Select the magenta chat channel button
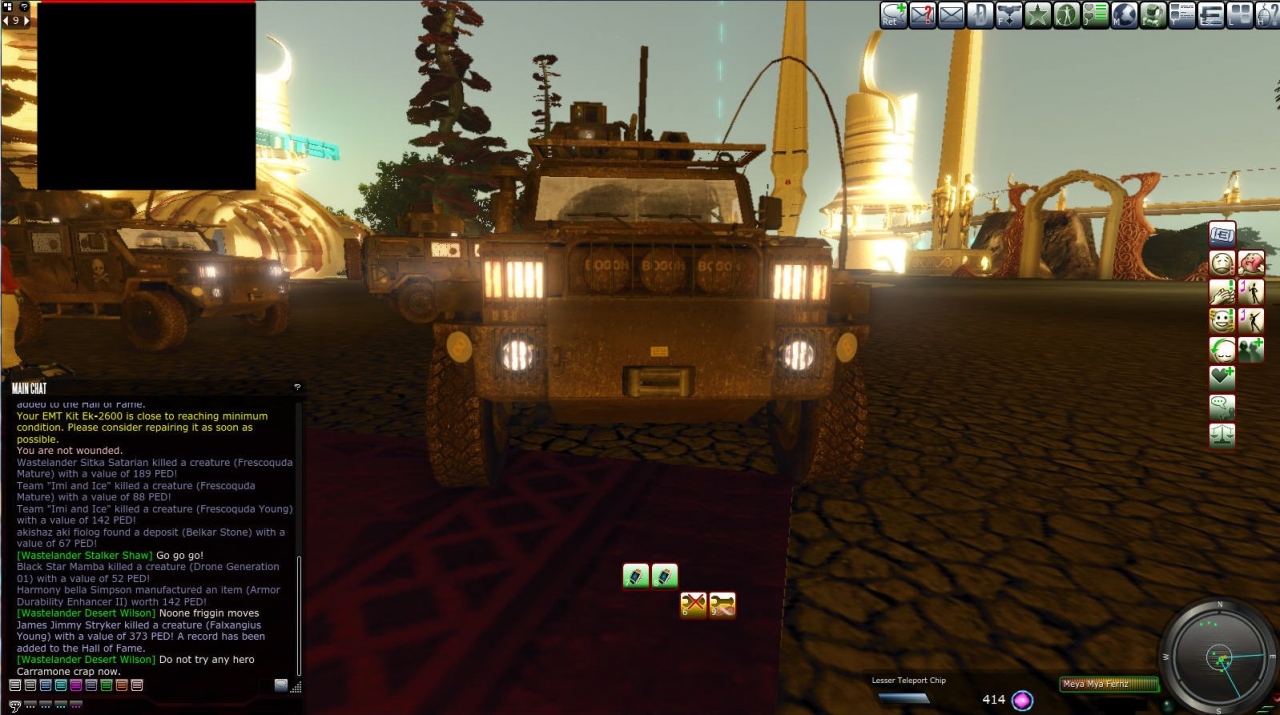The image size is (1280, 715). pos(76,685)
